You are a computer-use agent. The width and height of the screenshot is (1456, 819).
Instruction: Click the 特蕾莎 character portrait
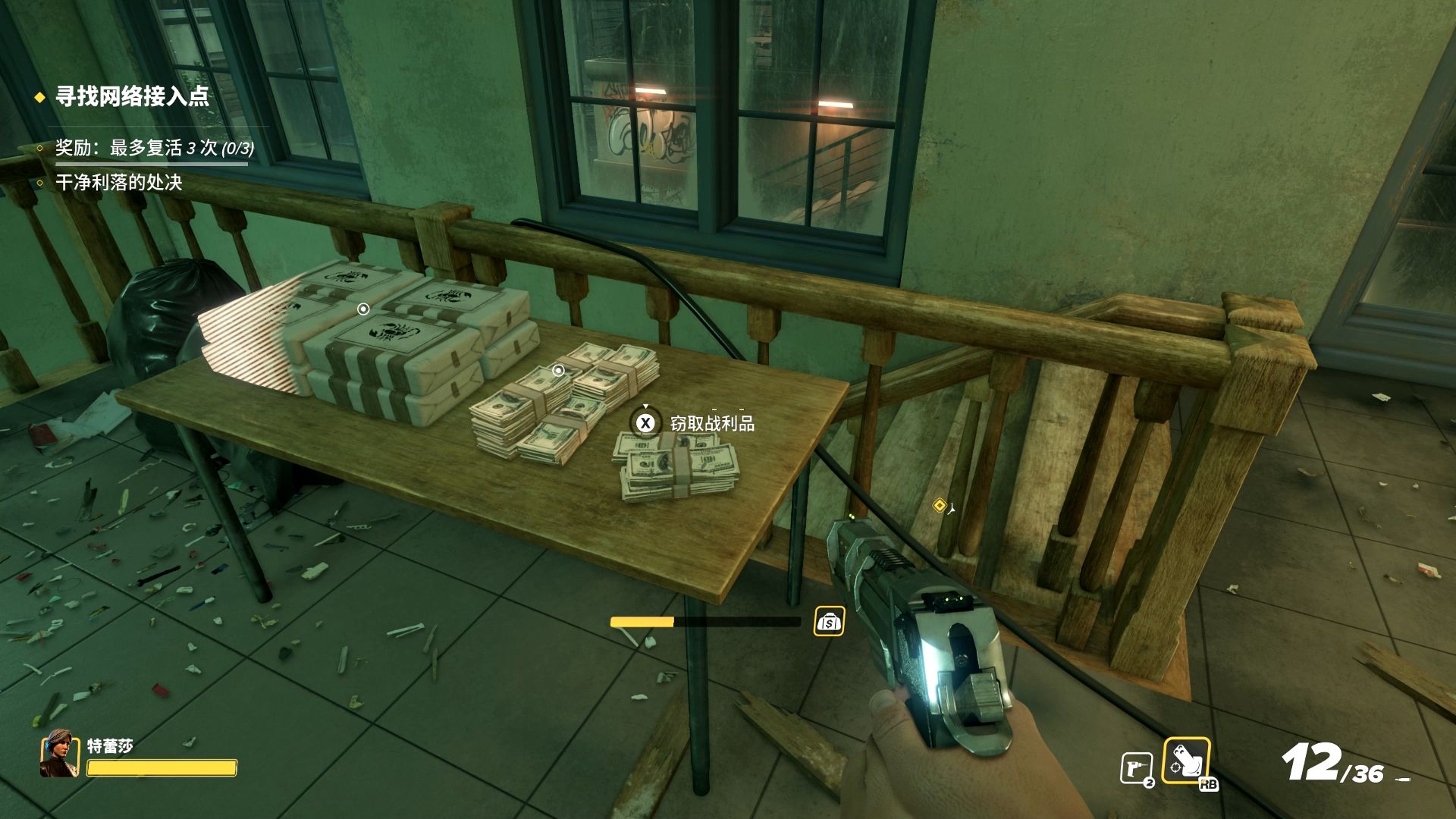[x=60, y=753]
